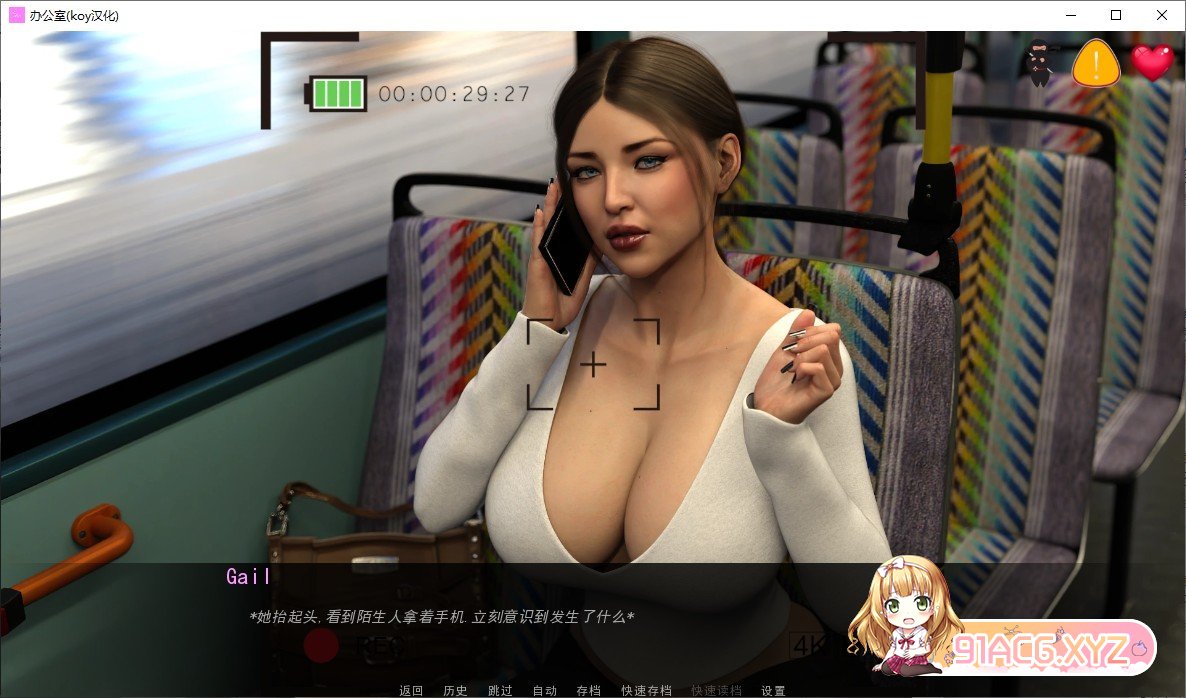This screenshot has width=1186, height=698.
Task: Activate 跳过 (Skip) in the quick menu
Action: tap(500, 690)
